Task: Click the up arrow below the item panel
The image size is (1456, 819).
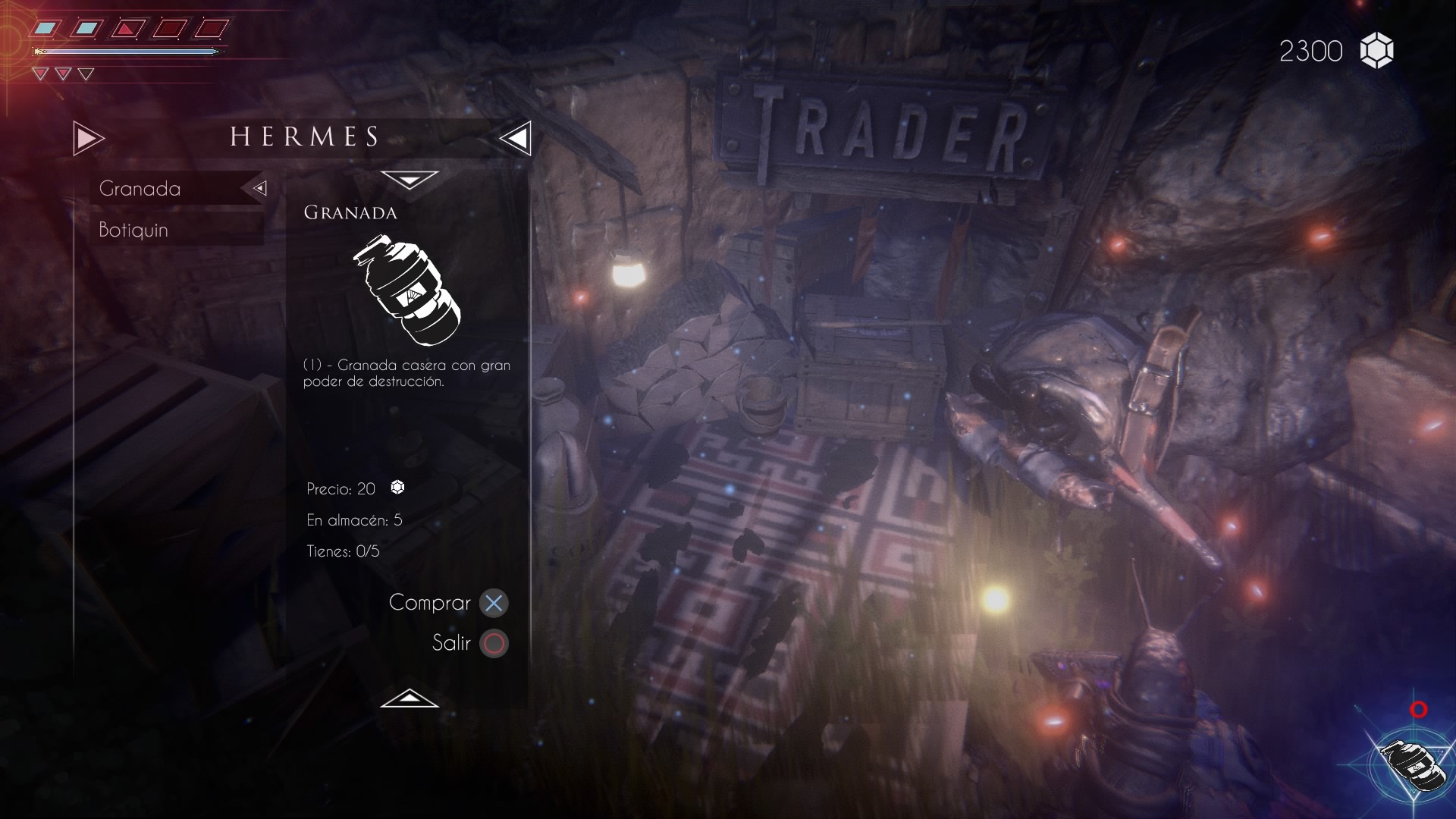Action: coord(409,698)
